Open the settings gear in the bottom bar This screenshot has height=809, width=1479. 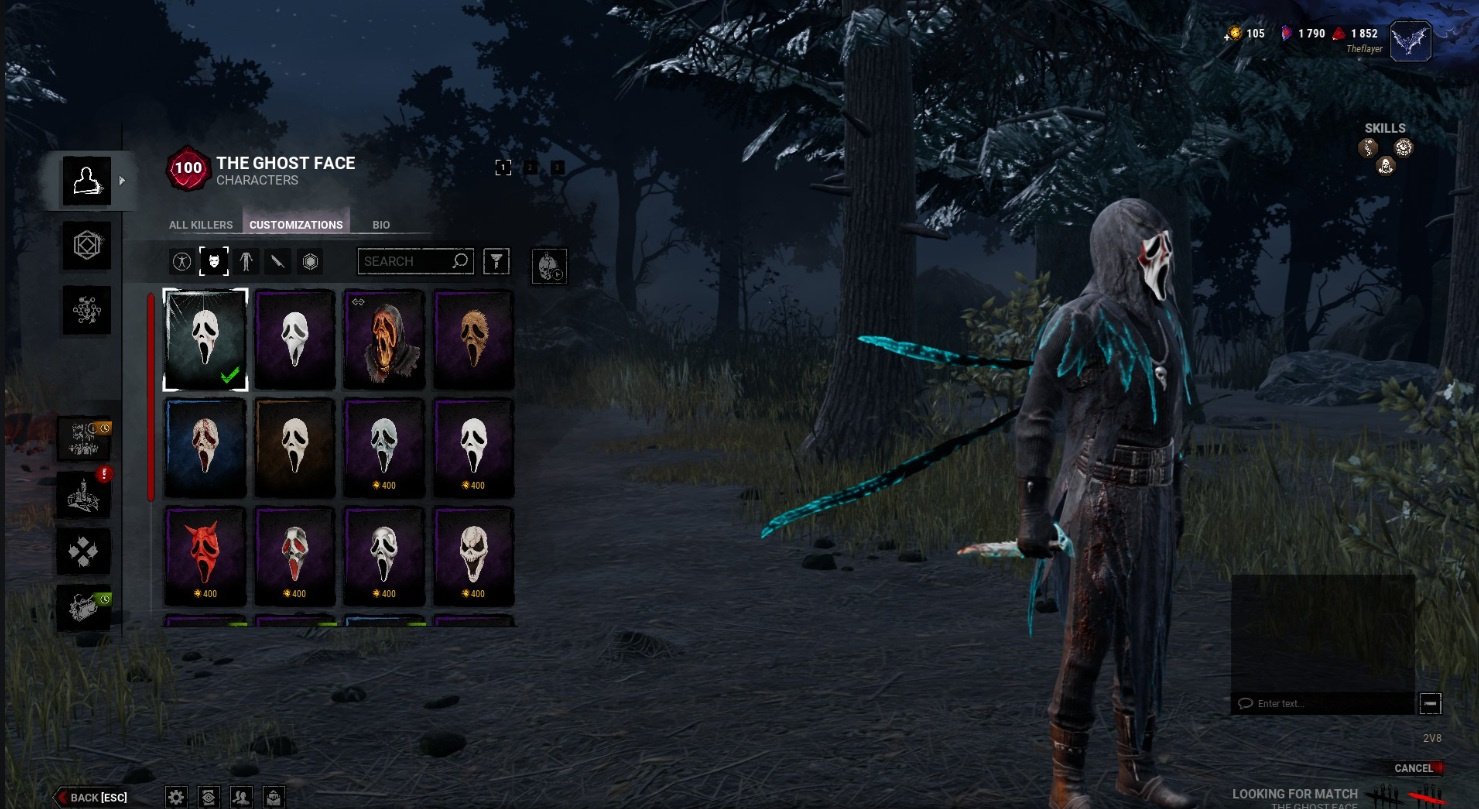click(x=176, y=796)
